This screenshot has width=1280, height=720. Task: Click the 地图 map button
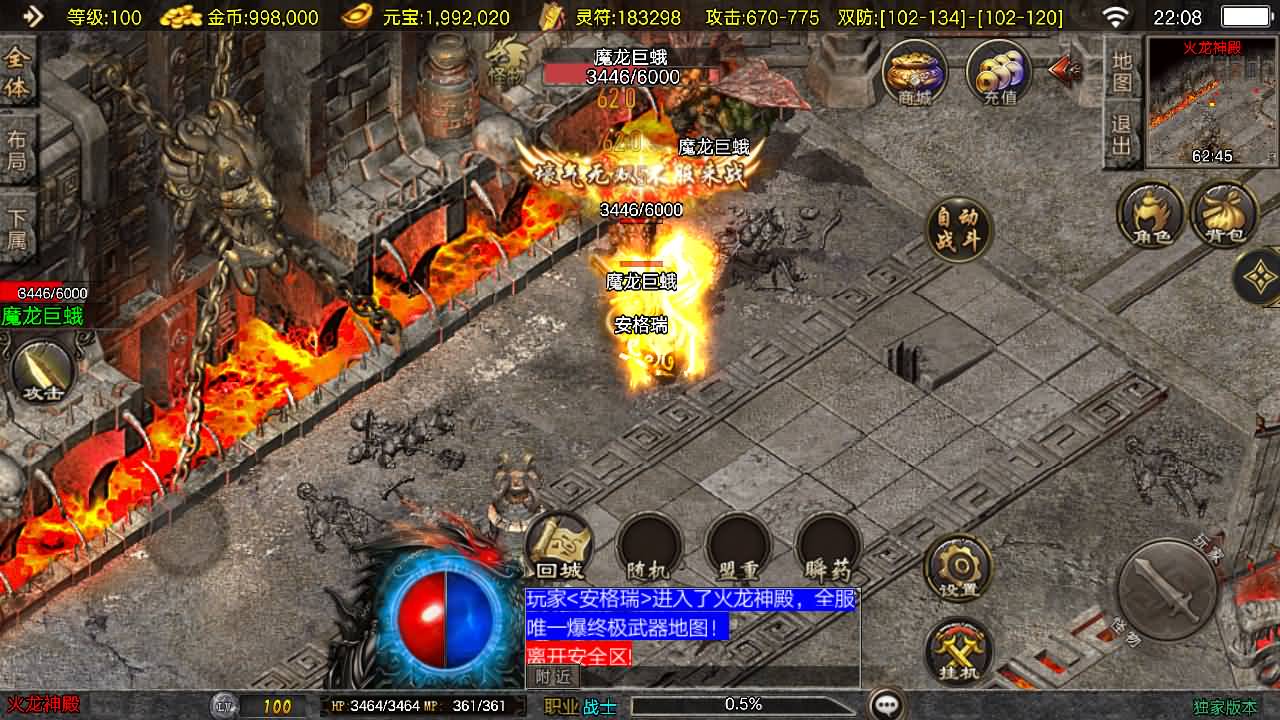click(1123, 72)
